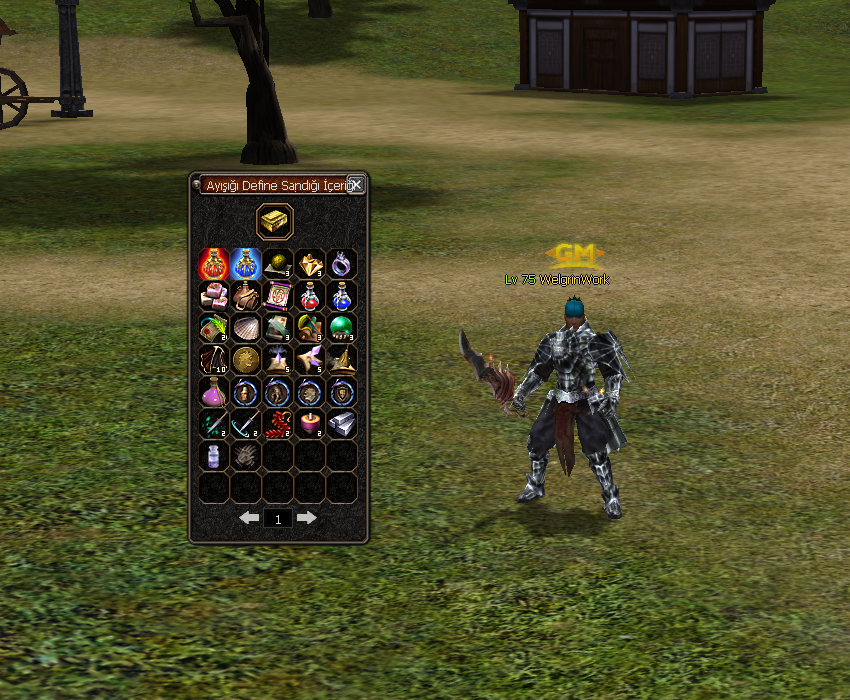The height and width of the screenshot is (700, 850).
Task: Click the golden treasure chest icon
Action: click(x=275, y=221)
